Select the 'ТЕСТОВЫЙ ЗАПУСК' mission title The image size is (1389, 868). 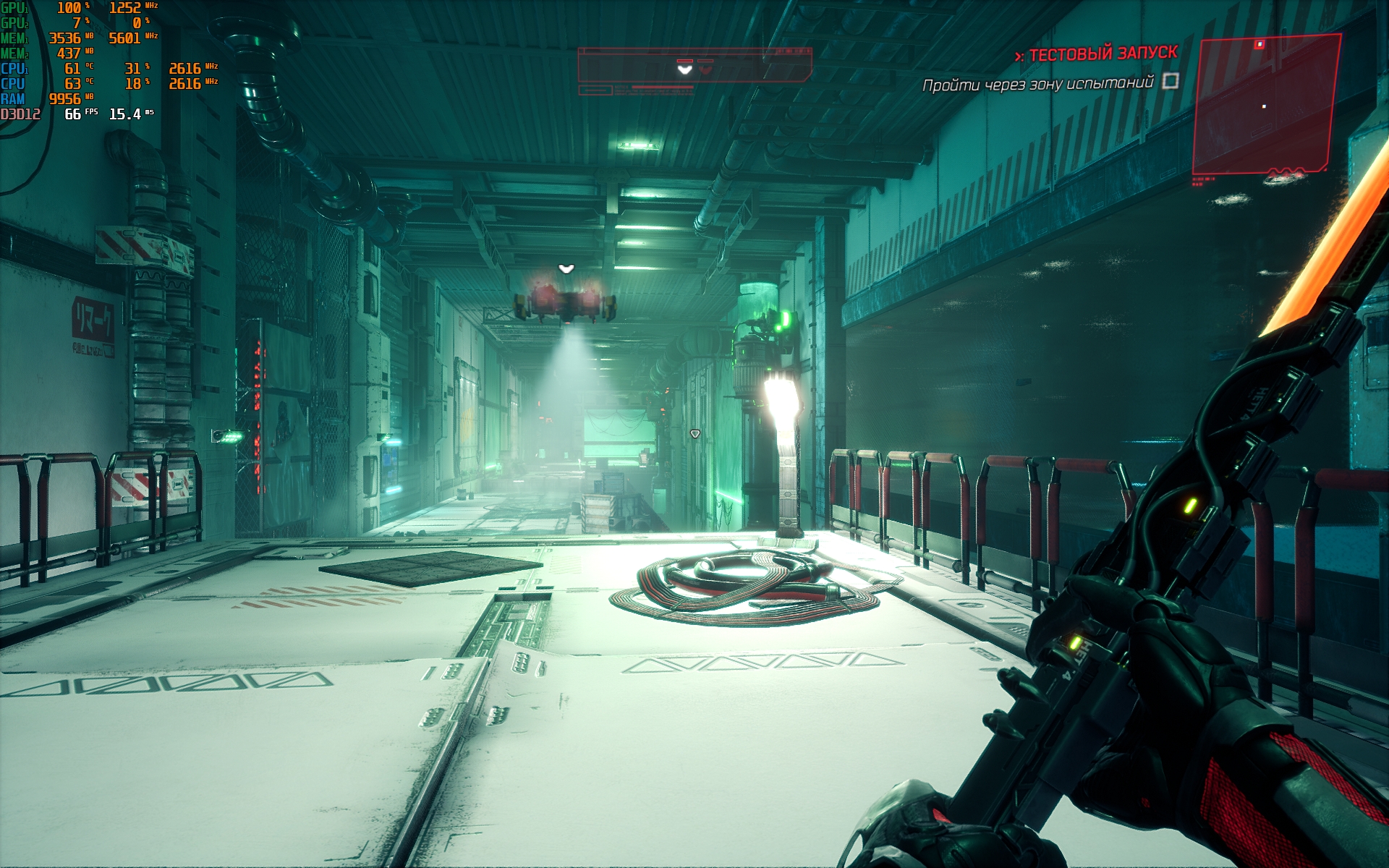coord(1103,54)
